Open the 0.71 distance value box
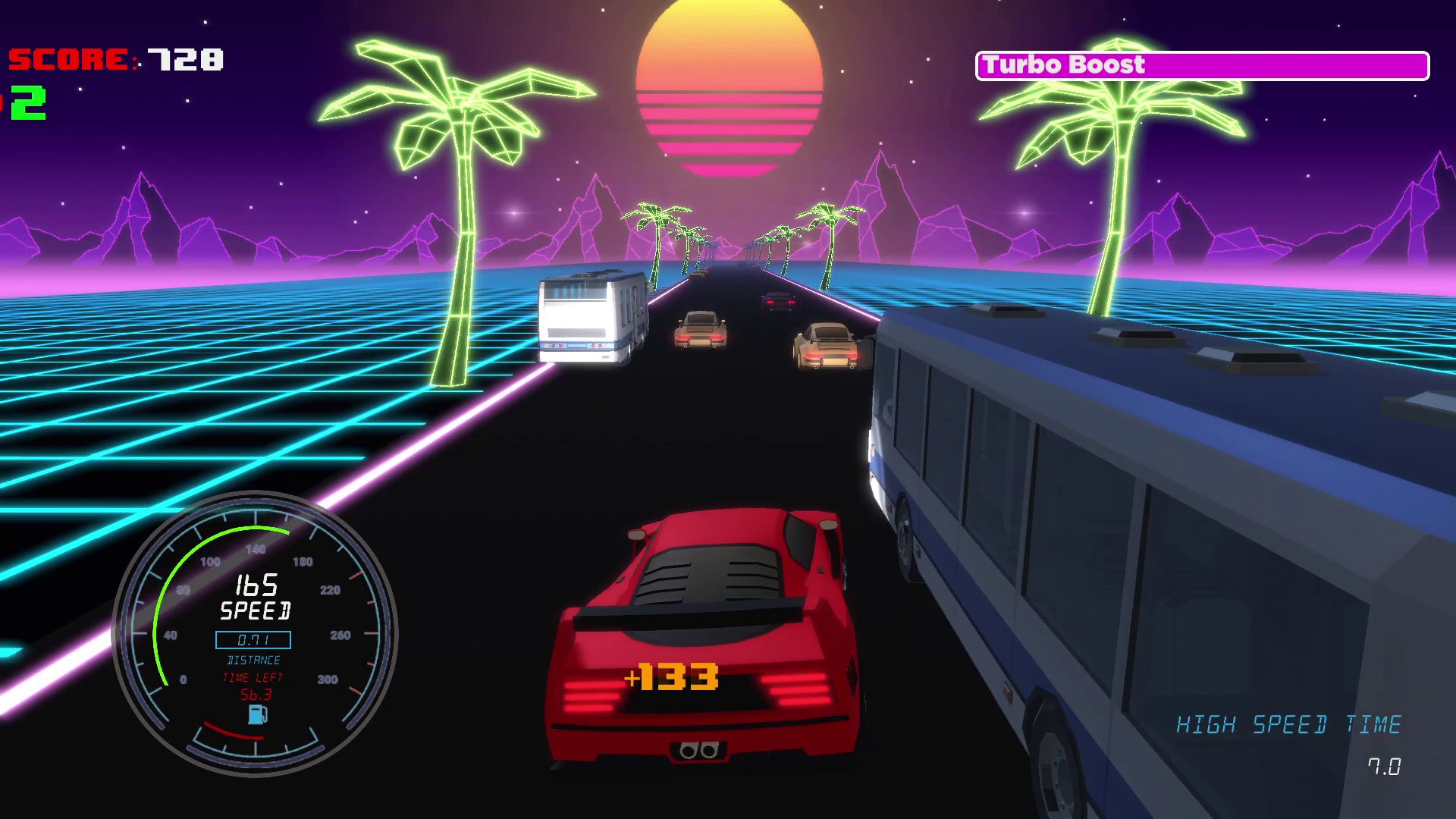 pyautogui.click(x=253, y=640)
